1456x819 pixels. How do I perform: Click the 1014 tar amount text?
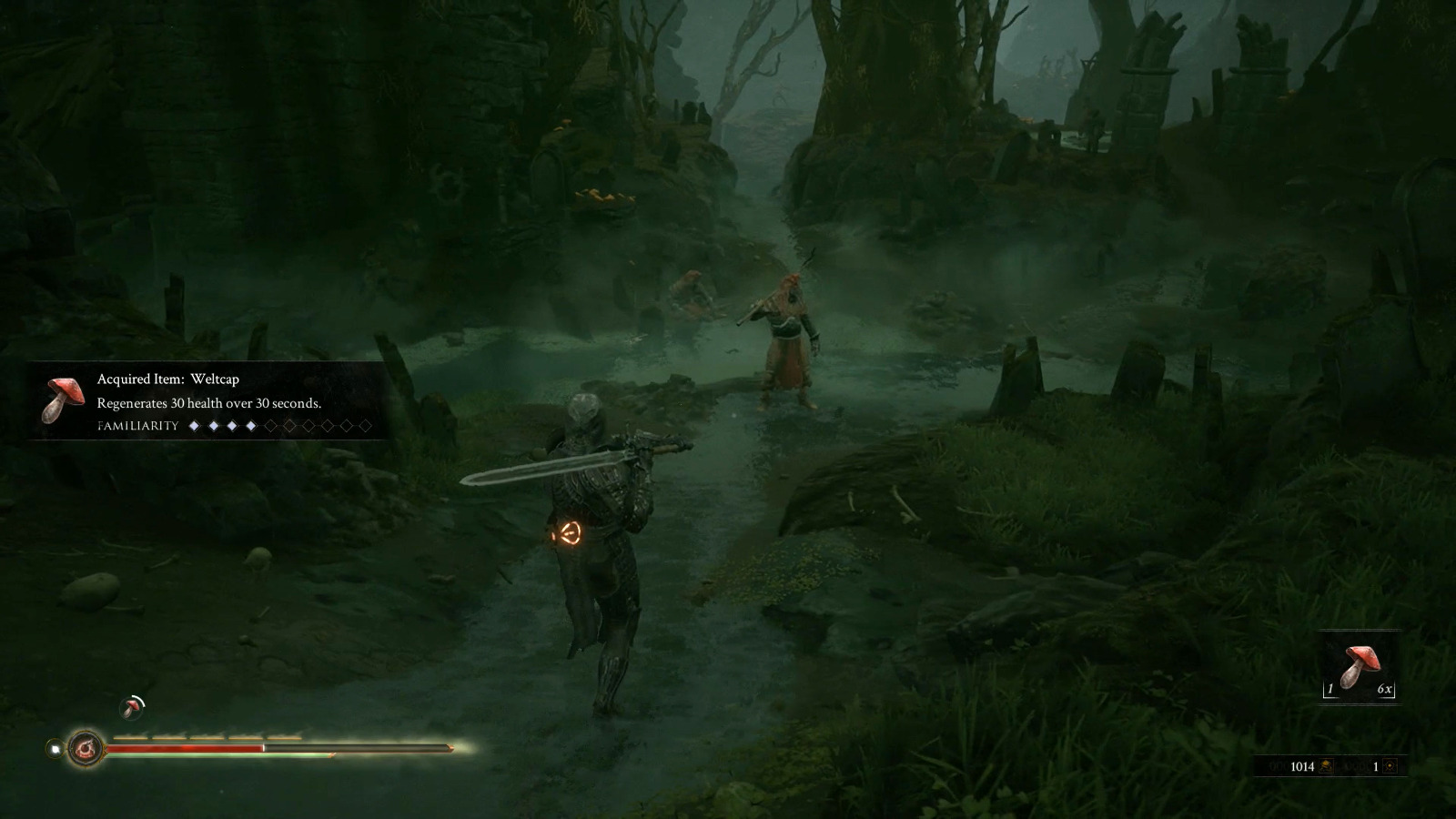click(1302, 766)
